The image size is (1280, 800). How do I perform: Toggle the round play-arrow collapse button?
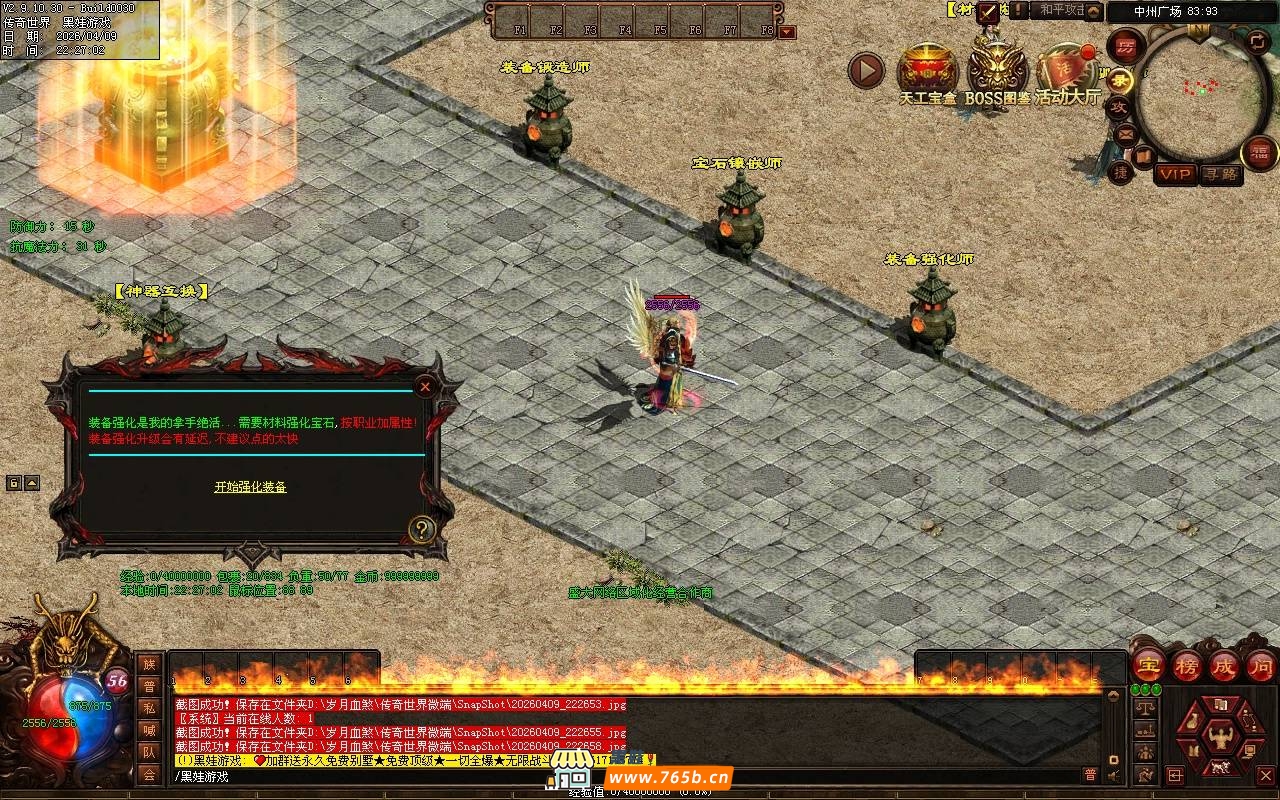pyautogui.click(x=866, y=70)
